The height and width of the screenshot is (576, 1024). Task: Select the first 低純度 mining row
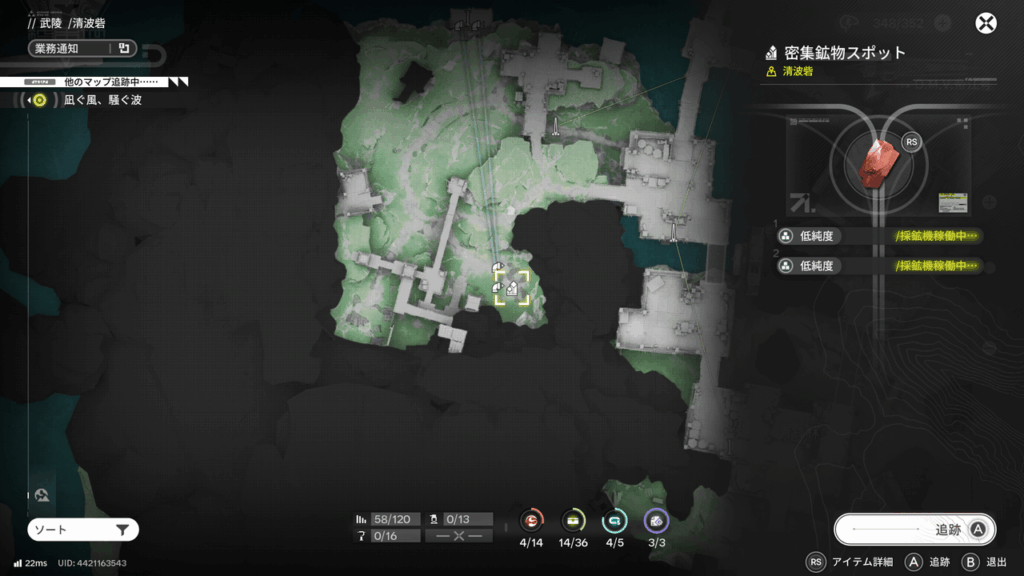877,237
